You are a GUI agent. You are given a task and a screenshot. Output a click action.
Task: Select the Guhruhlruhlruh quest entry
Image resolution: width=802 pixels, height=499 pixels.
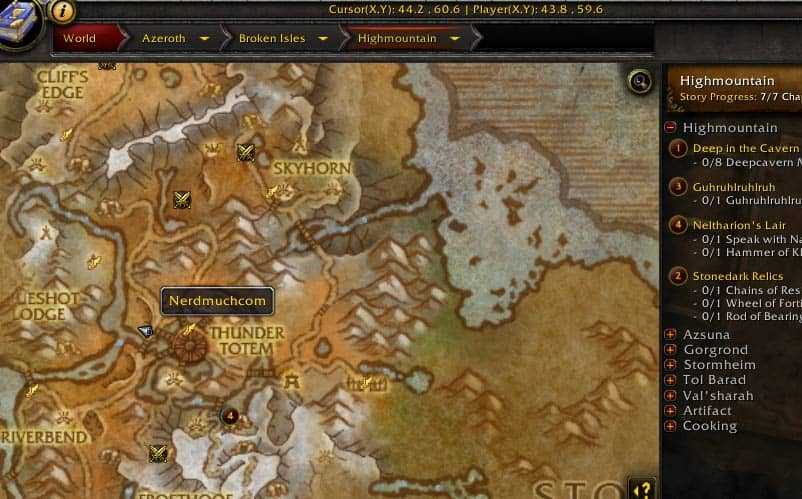point(740,186)
